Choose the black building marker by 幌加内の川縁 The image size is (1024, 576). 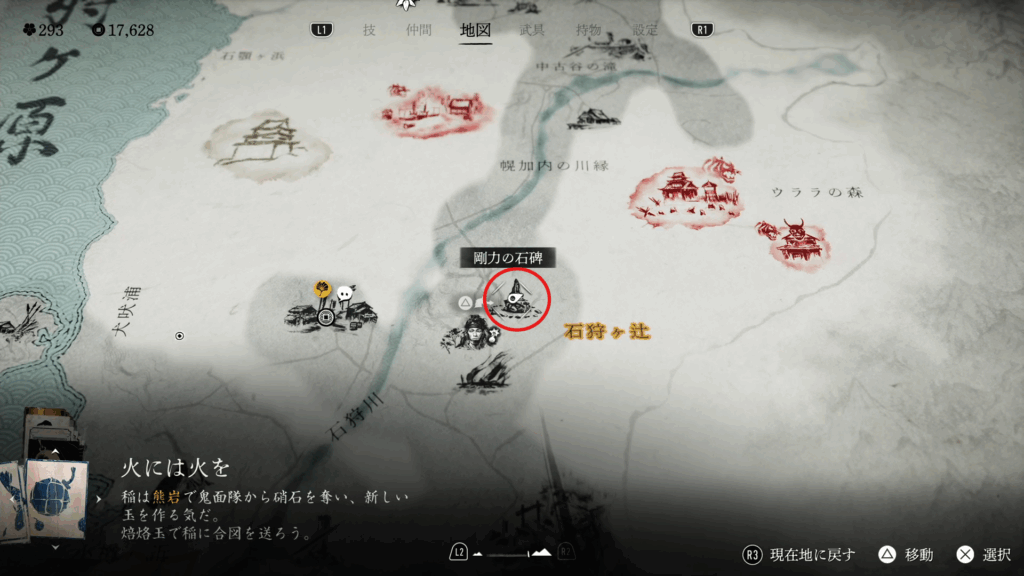[x=592, y=118]
